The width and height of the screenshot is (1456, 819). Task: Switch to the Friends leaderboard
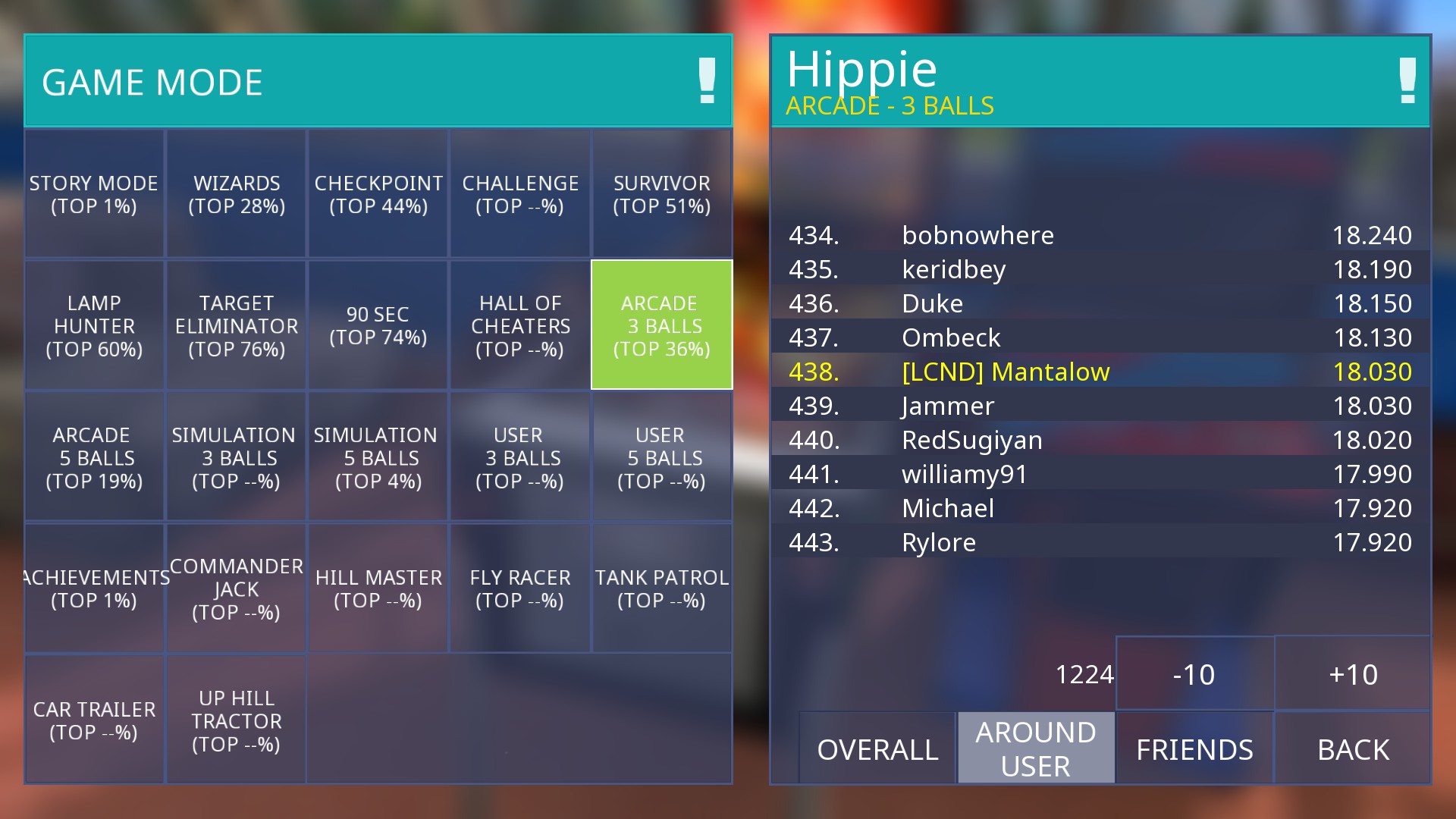pos(1194,748)
